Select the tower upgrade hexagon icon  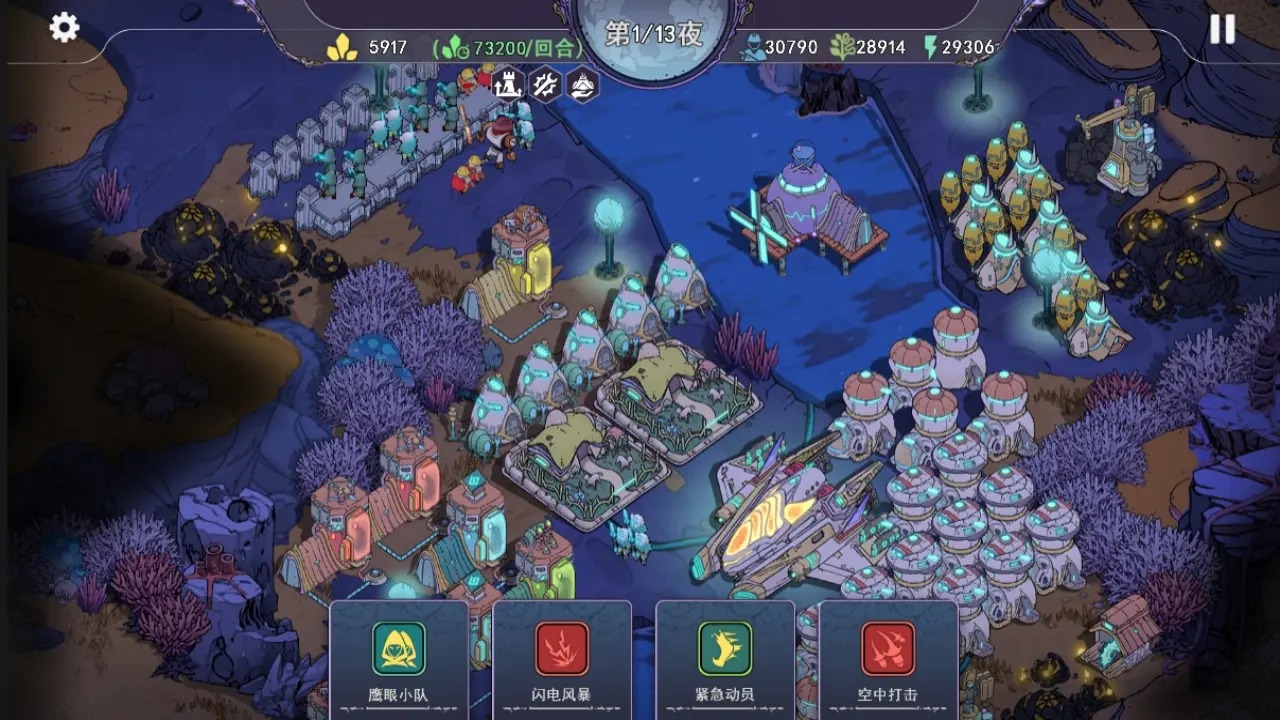tap(507, 84)
